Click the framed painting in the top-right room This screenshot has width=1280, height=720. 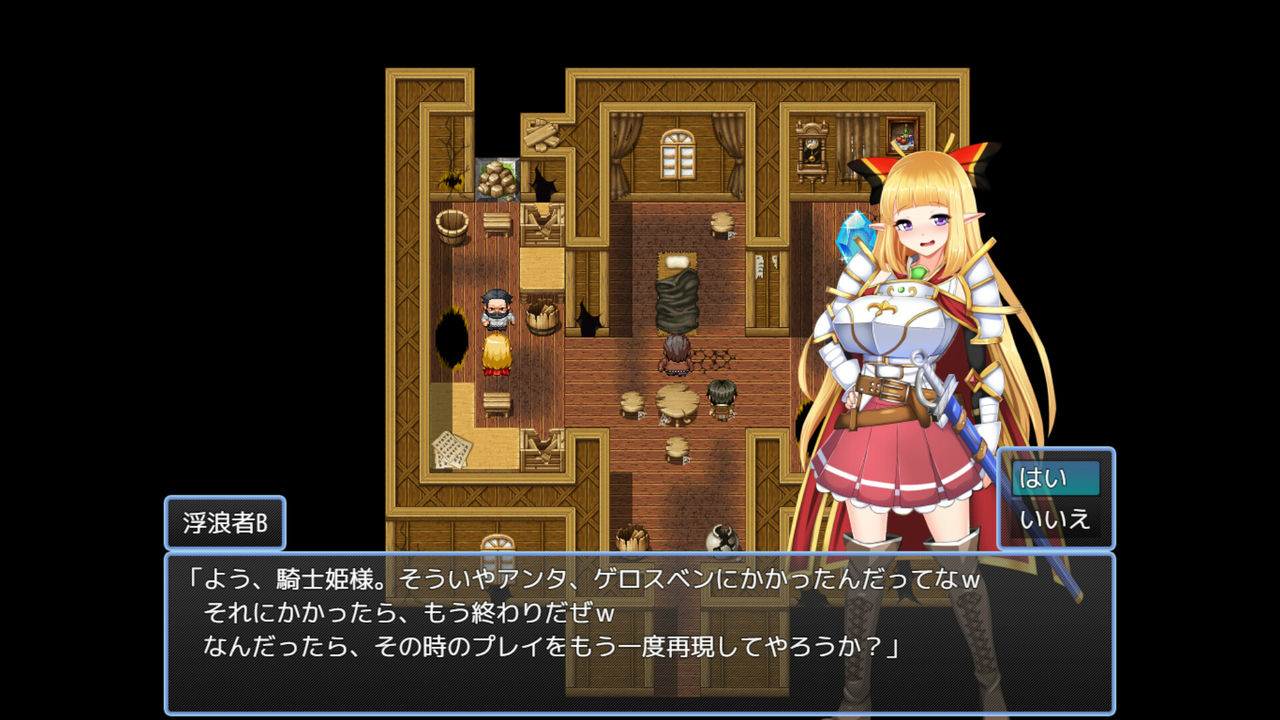click(x=903, y=133)
